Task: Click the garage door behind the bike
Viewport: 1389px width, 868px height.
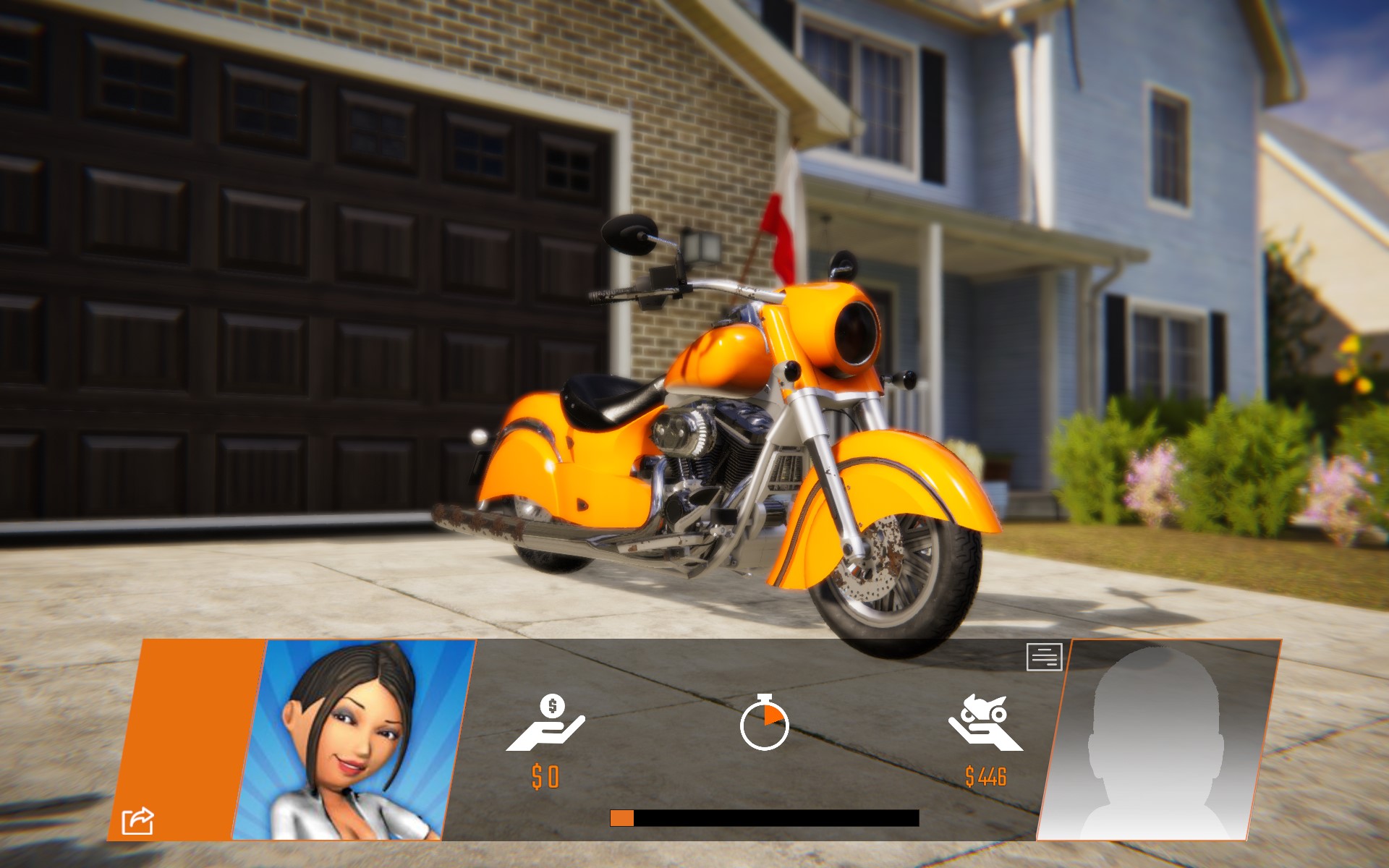Action: pyautogui.click(x=289, y=289)
